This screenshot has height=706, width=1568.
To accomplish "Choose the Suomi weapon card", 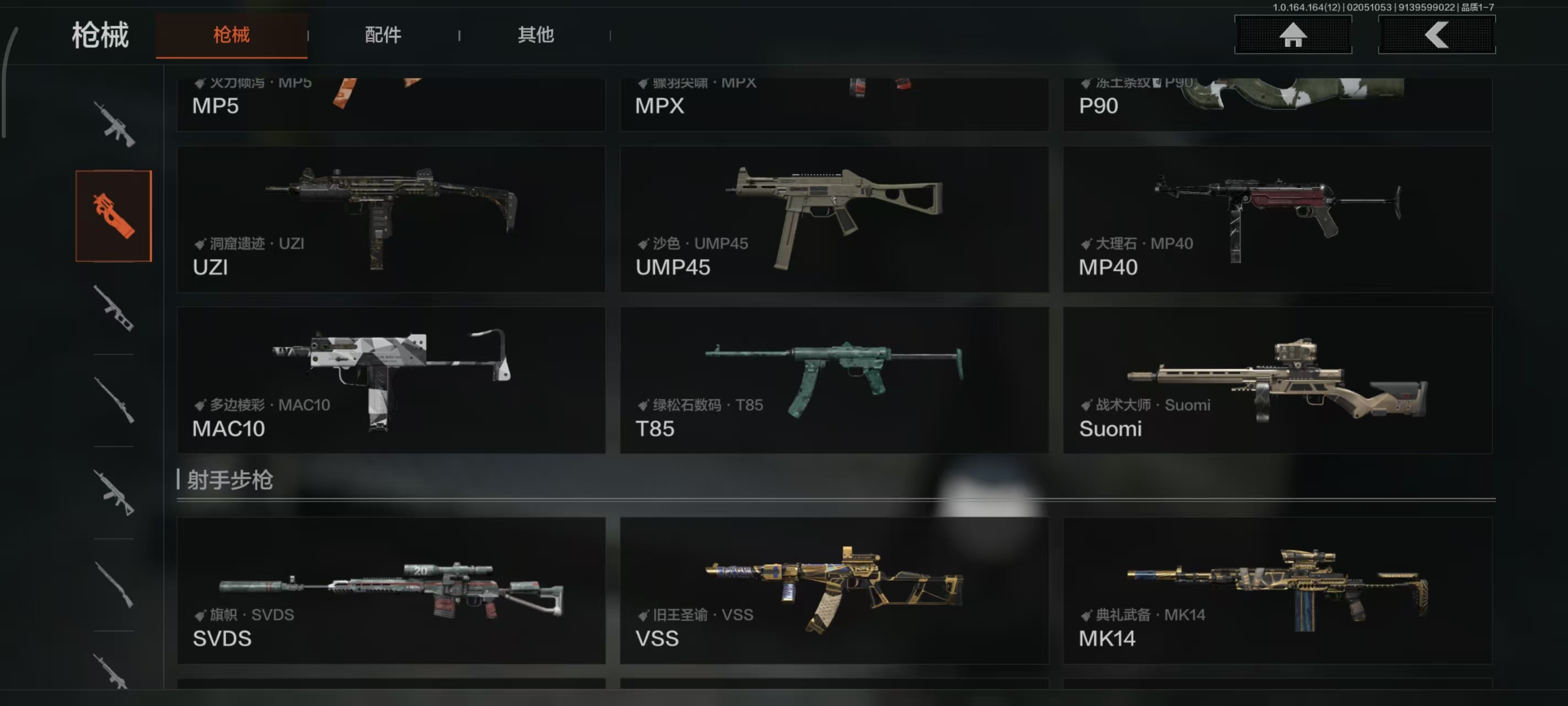I will tap(1277, 379).
